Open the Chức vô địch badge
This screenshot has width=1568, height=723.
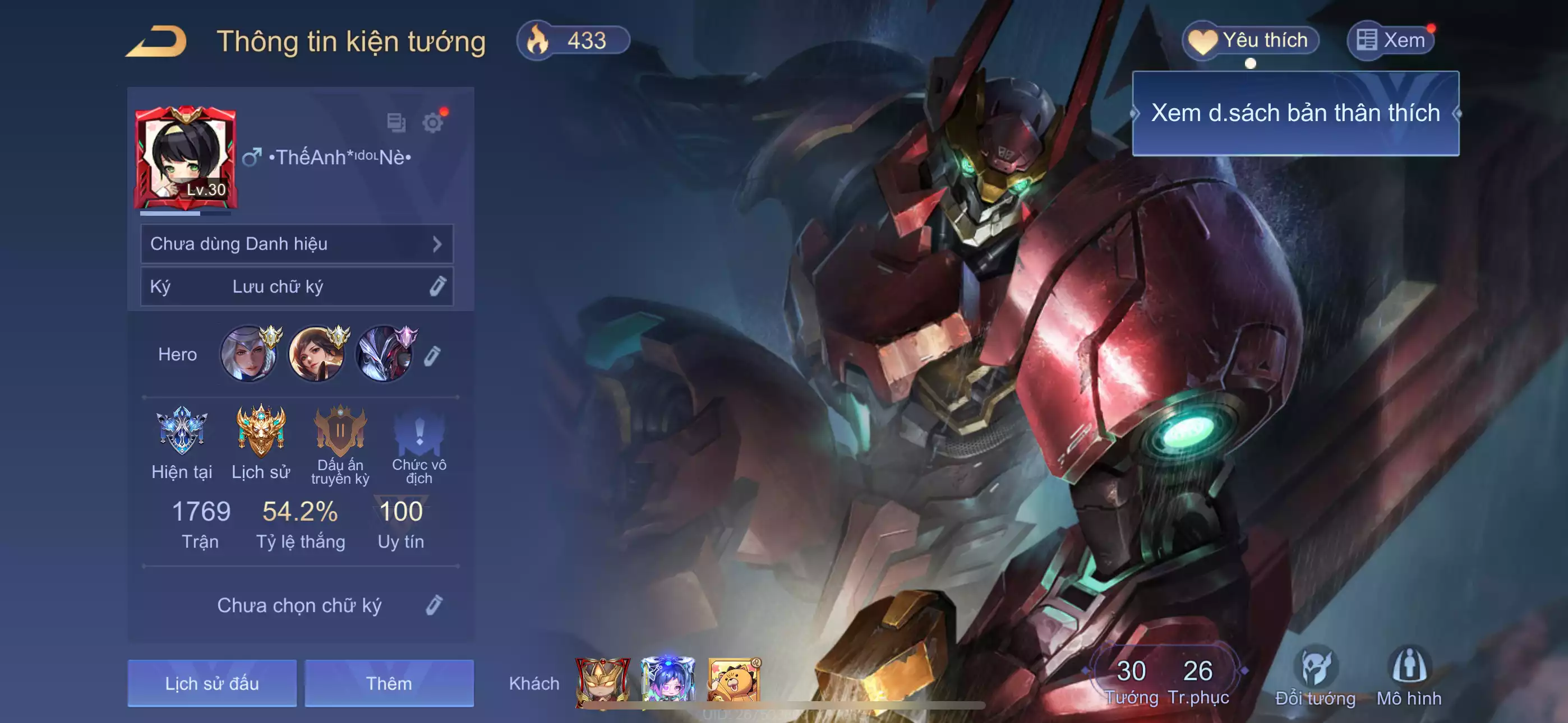point(419,432)
